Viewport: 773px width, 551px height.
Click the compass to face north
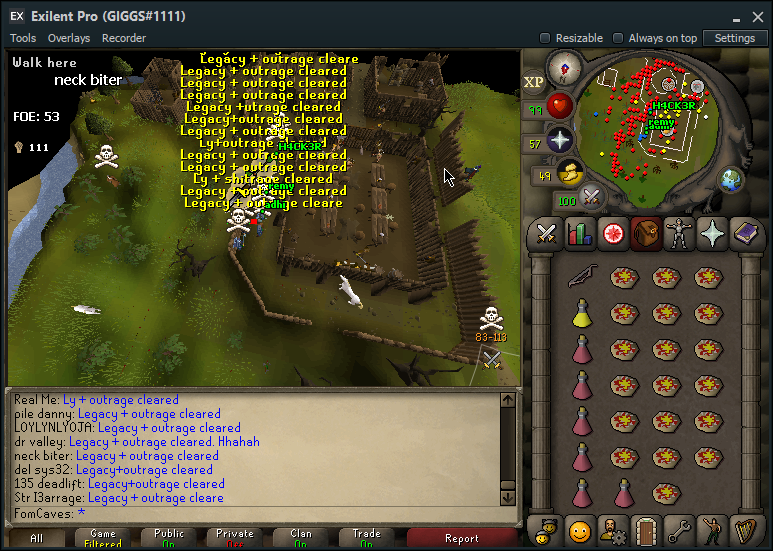coord(565,68)
